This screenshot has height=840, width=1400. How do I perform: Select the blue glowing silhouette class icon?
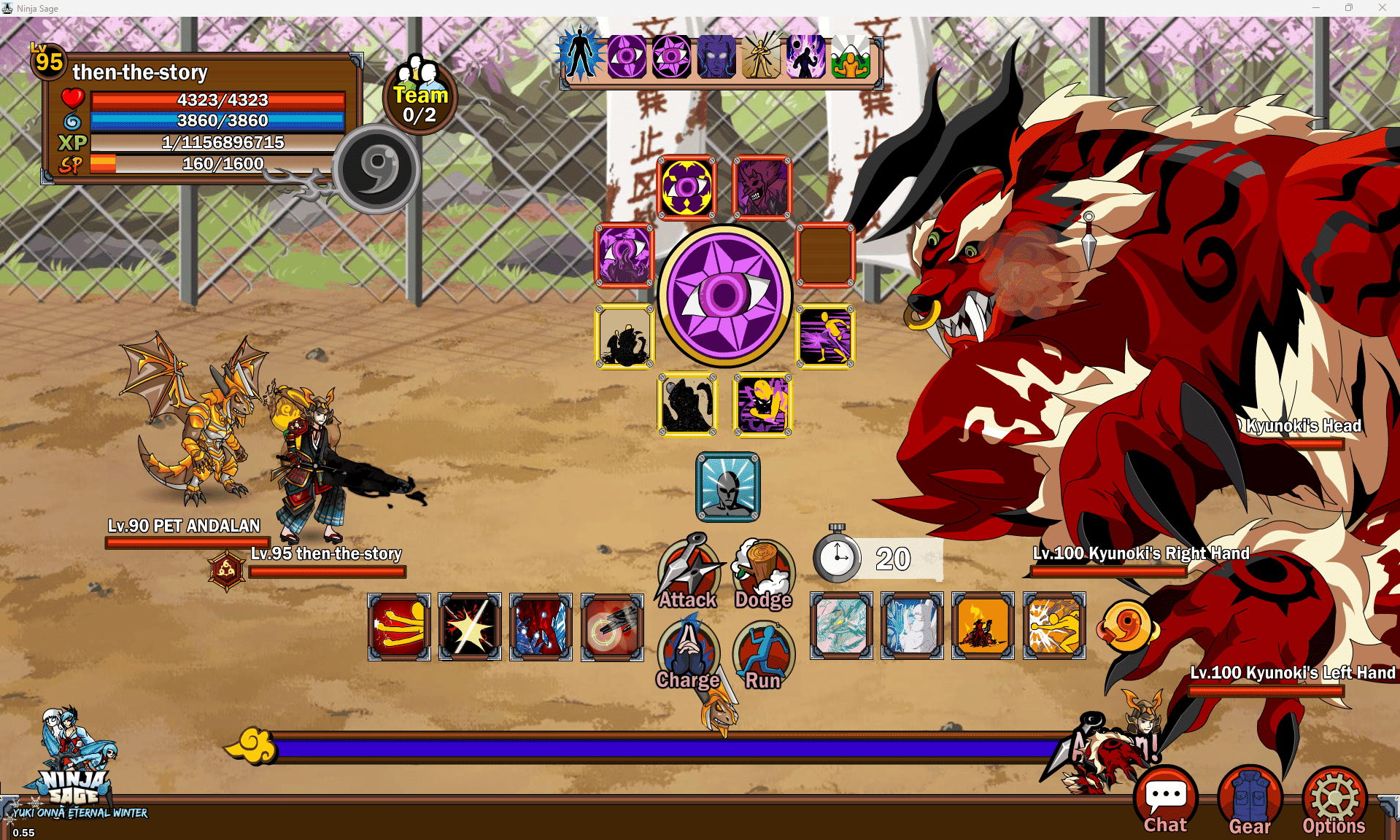pyautogui.click(x=581, y=56)
